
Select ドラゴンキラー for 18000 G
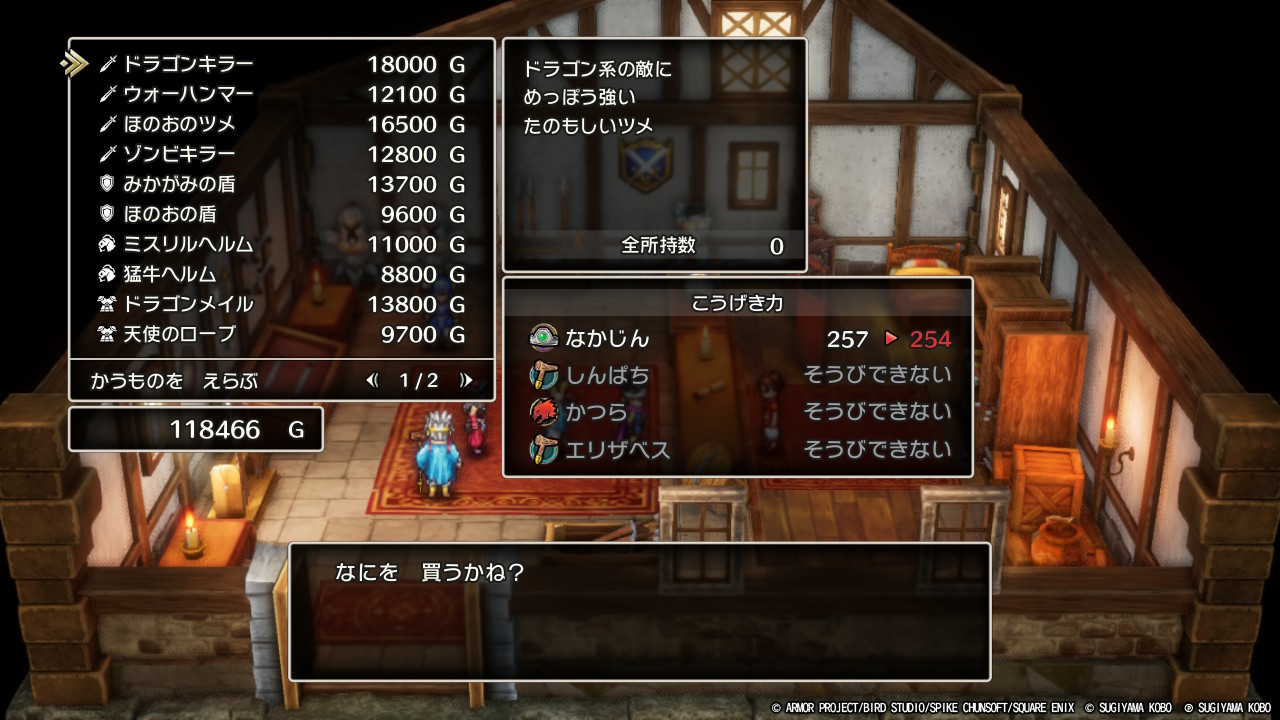[x=280, y=65]
